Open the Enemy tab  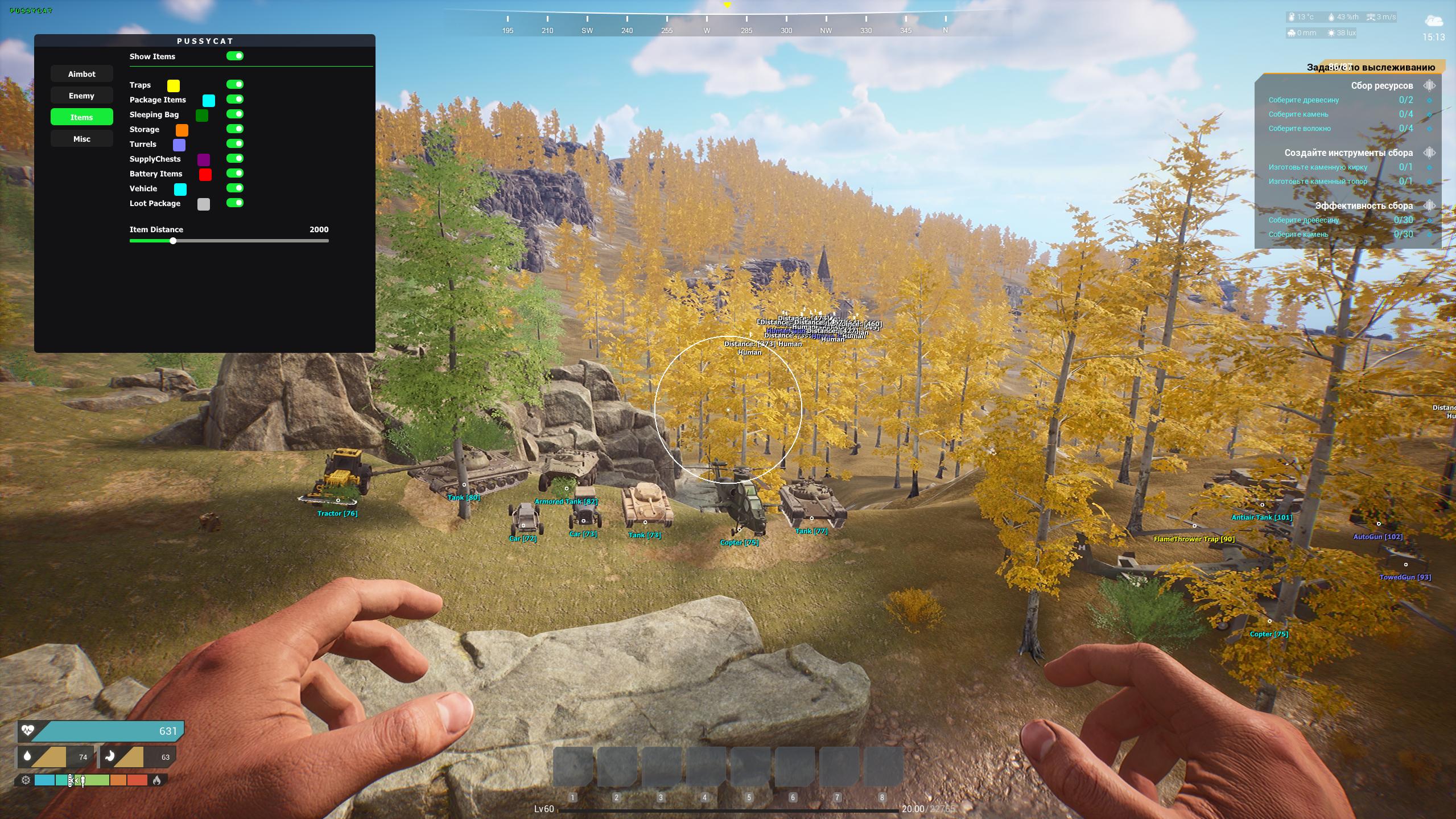(81, 96)
